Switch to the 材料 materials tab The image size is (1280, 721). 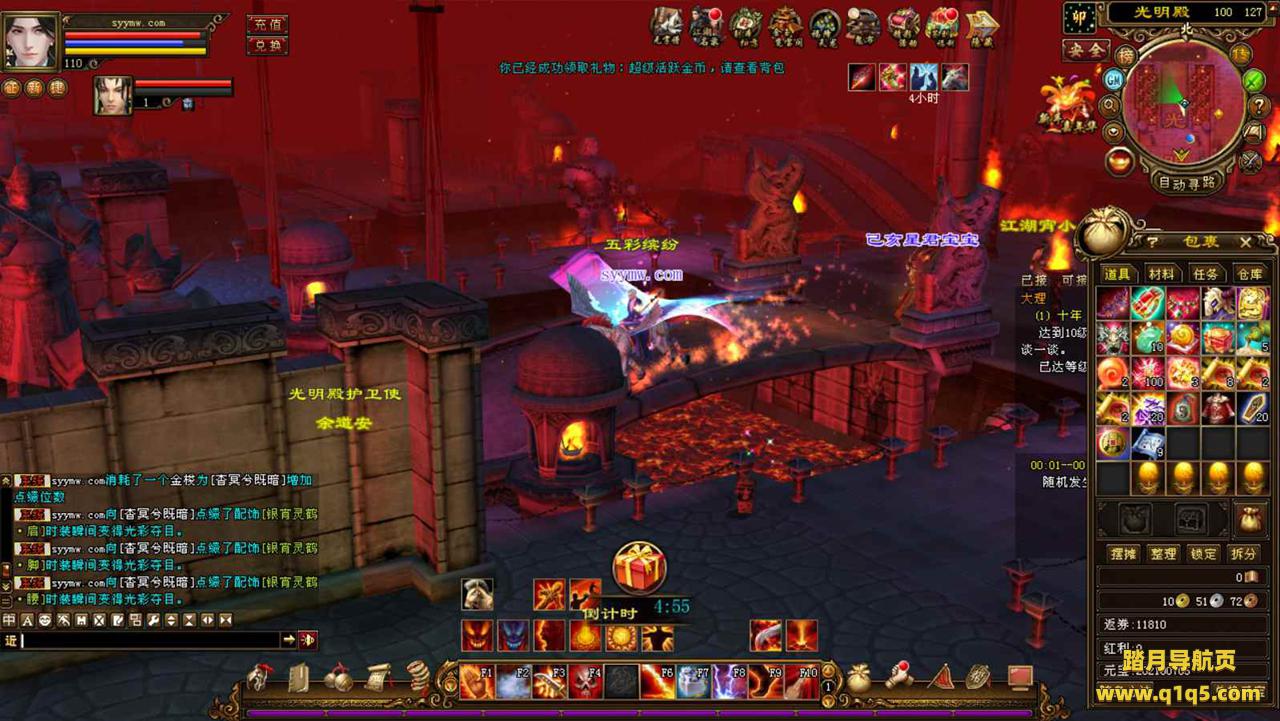[x=1162, y=274]
